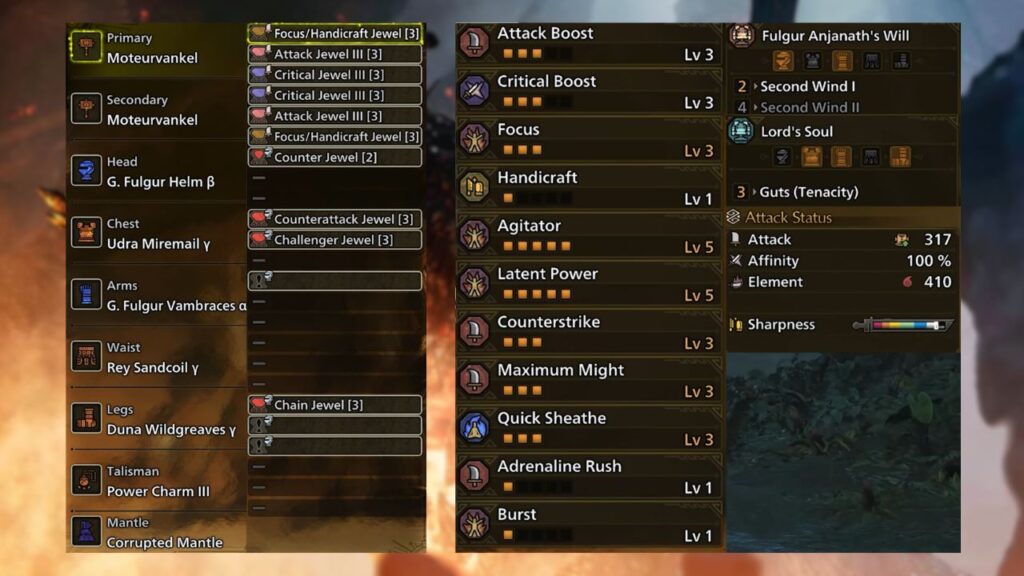Select the Counterattack Jewel [3] decoration
This screenshot has height=576, width=1024.
[334, 219]
